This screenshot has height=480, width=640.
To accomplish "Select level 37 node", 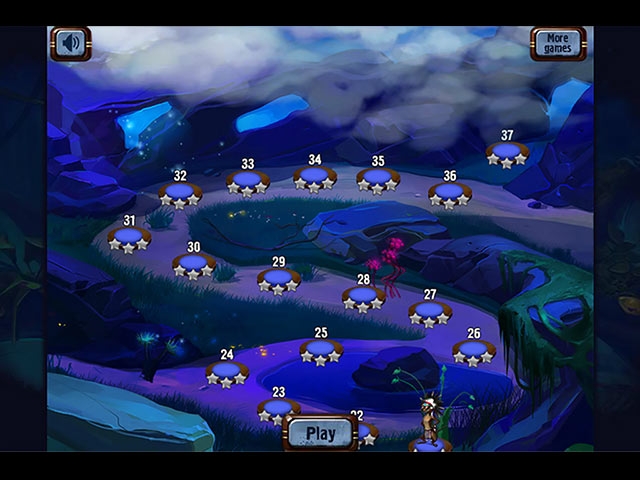I will (507, 153).
